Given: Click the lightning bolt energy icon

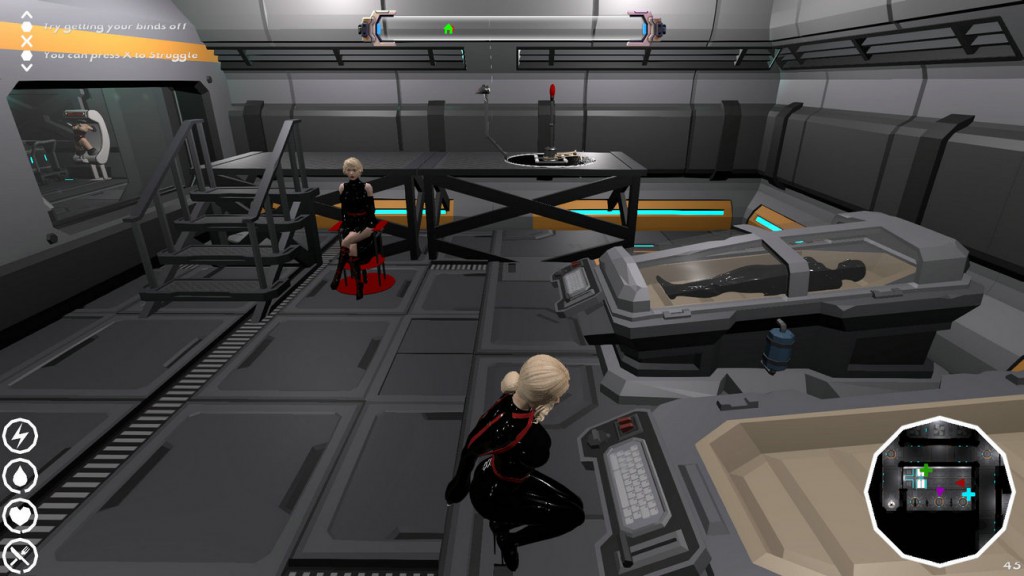Looking at the screenshot, I should click(20, 435).
